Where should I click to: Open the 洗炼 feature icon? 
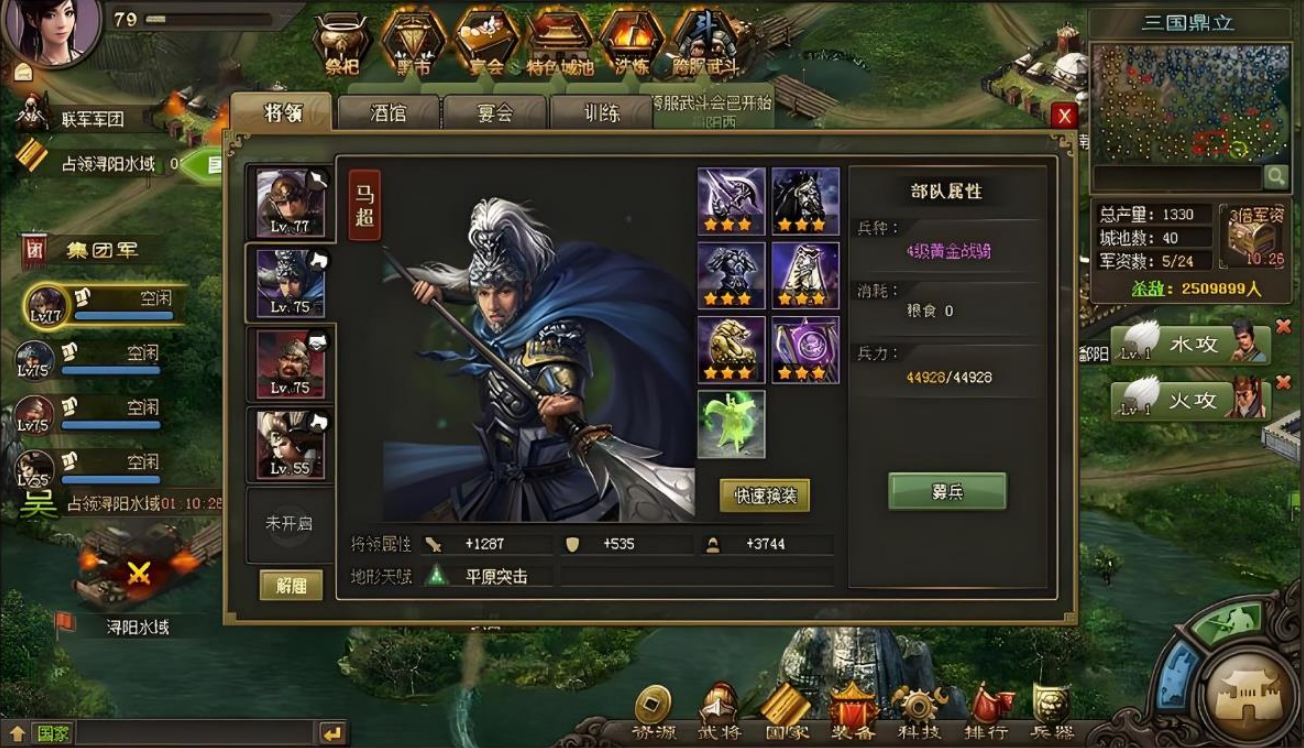(x=631, y=44)
